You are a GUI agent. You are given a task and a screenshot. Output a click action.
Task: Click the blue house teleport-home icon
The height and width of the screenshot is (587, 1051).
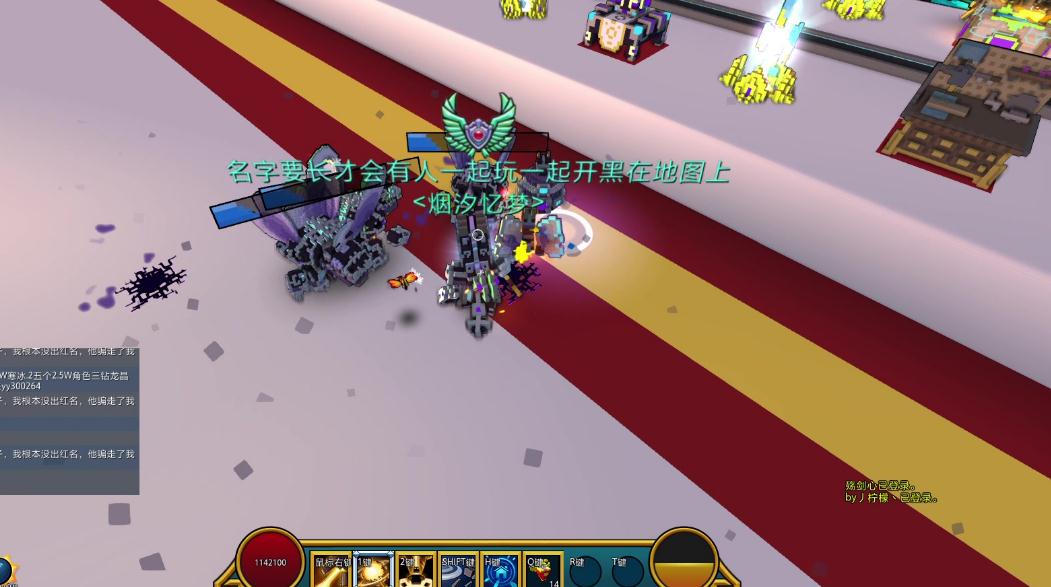click(x=500, y=571)
